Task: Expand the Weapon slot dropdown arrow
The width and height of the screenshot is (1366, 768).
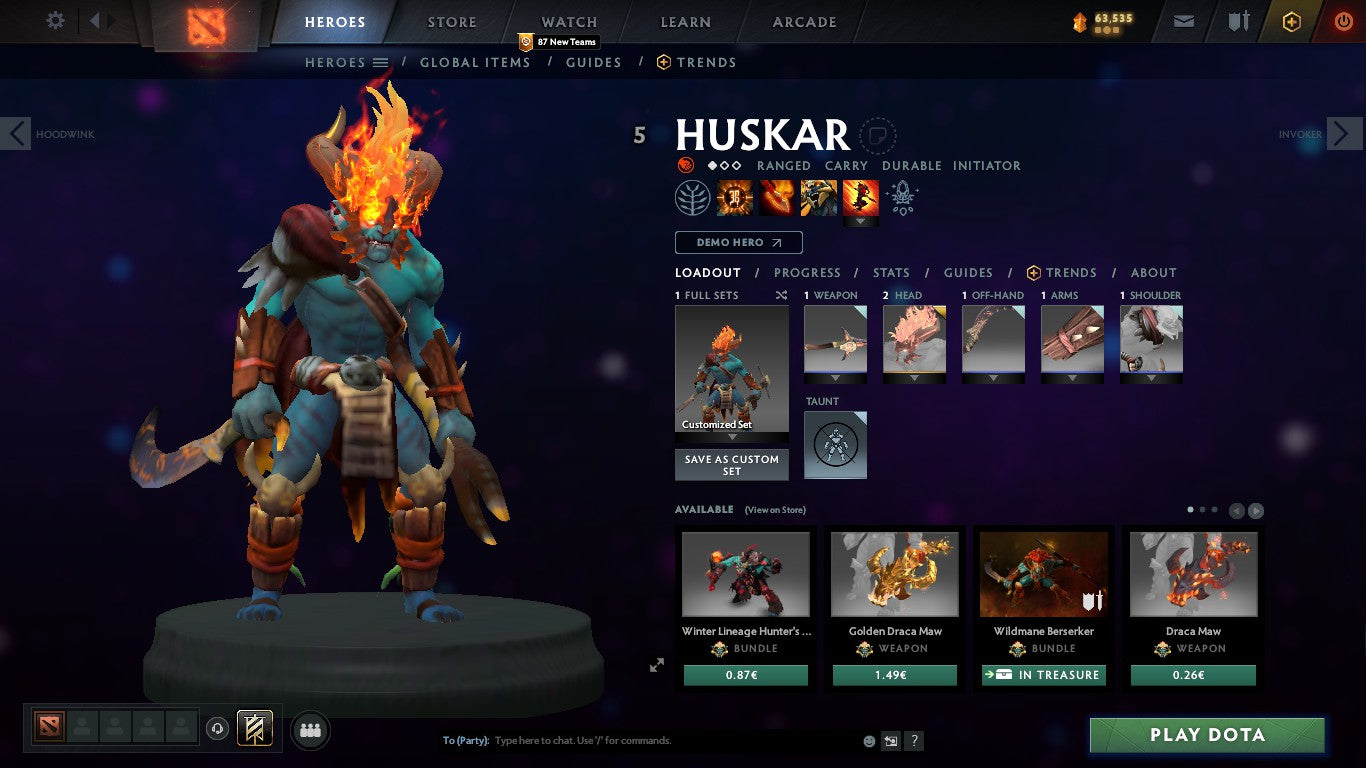Action: (834, 376)
